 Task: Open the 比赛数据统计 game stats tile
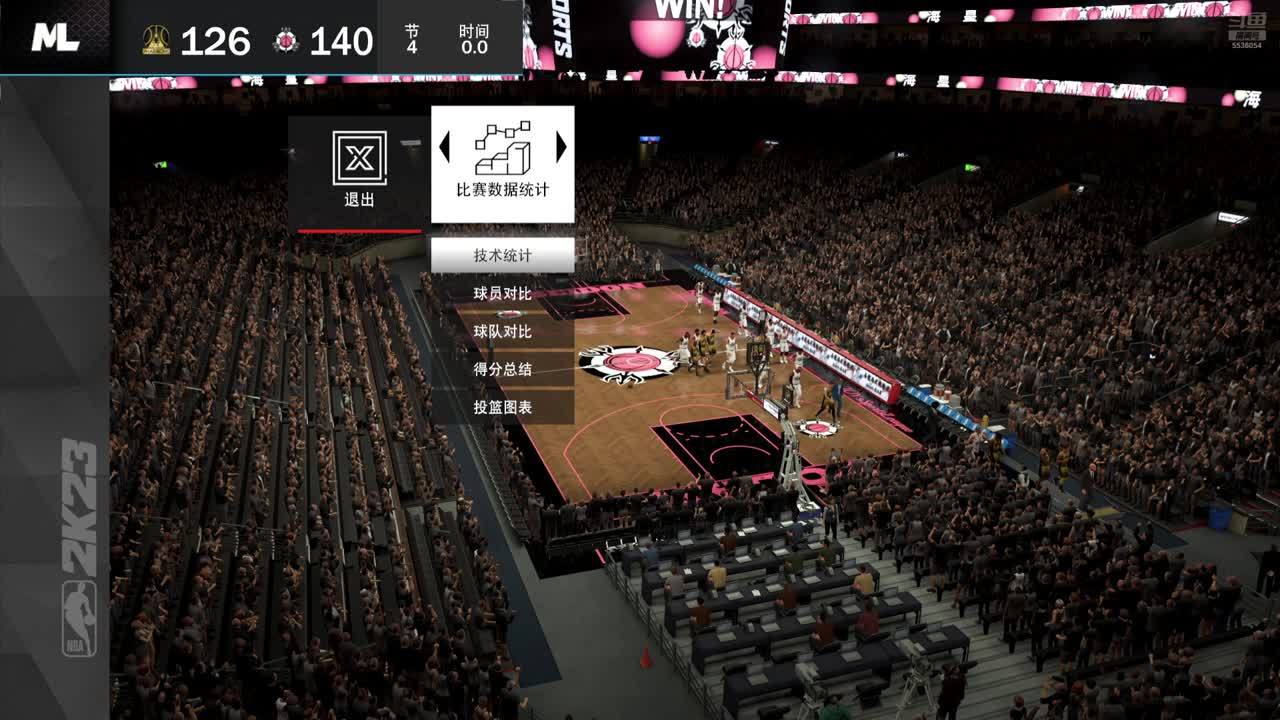[x=502, y=165]
